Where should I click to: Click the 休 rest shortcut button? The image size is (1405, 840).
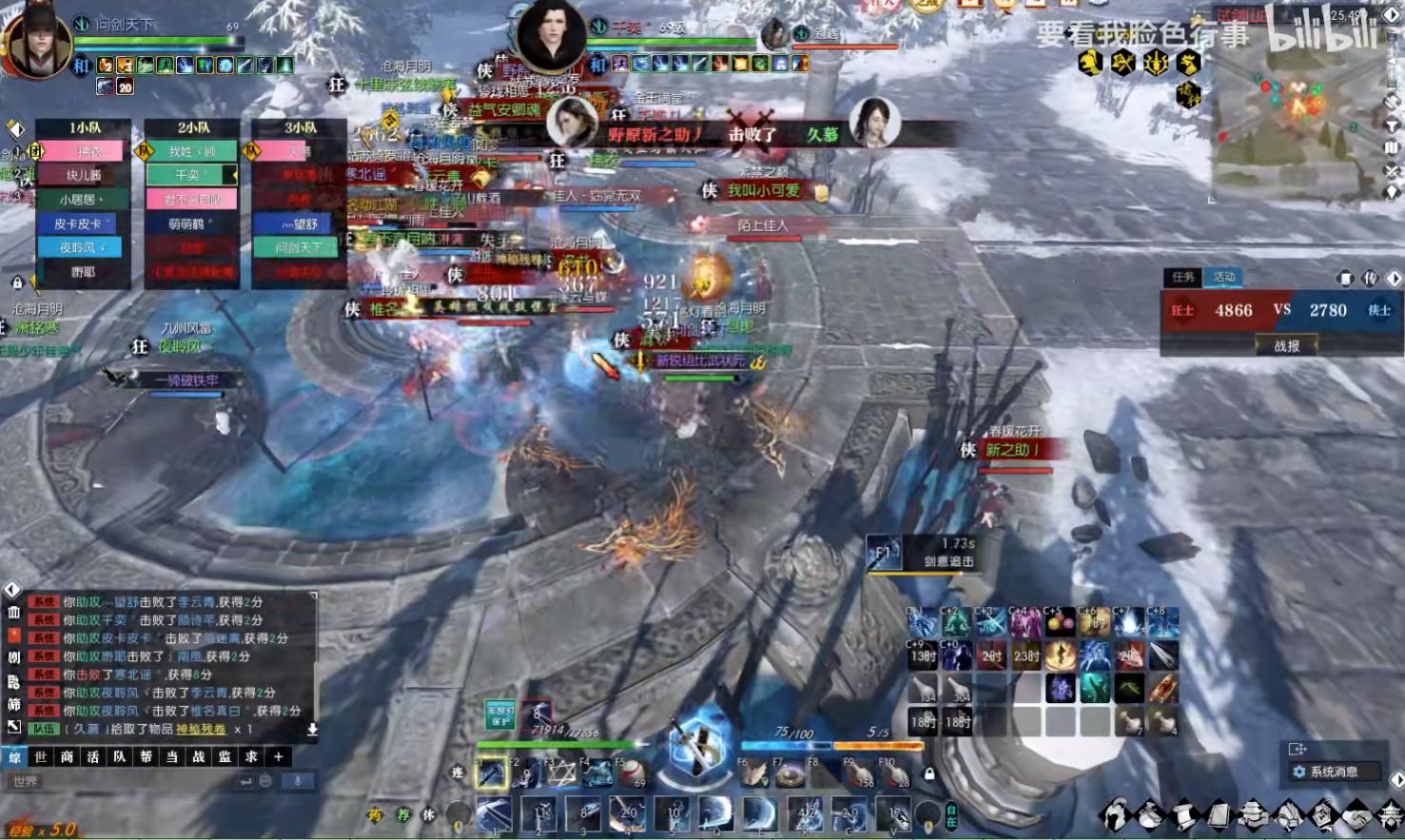tap(429, 815)
